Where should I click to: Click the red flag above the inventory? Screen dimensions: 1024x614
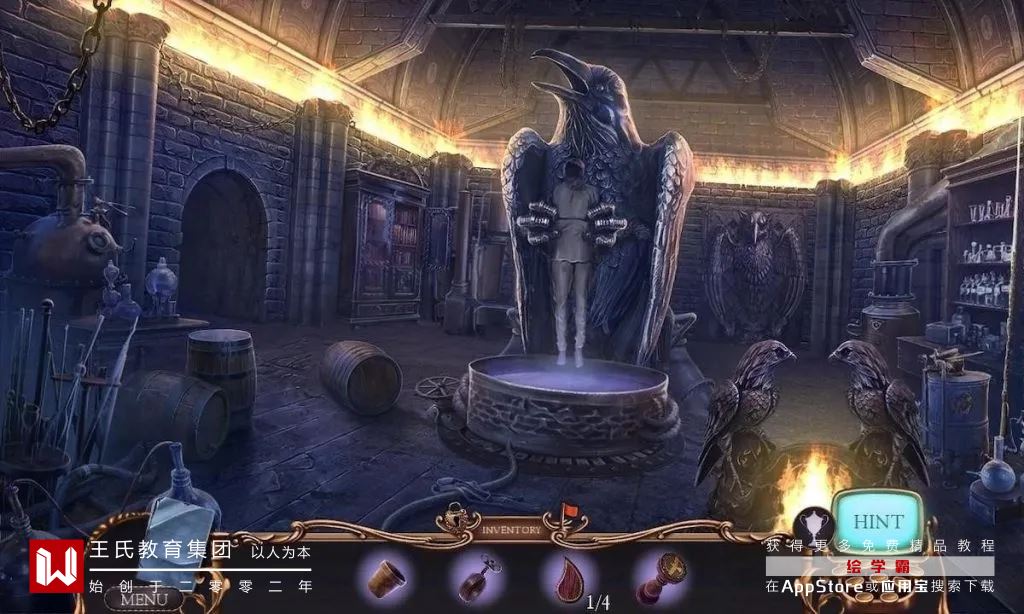[568, 513]
